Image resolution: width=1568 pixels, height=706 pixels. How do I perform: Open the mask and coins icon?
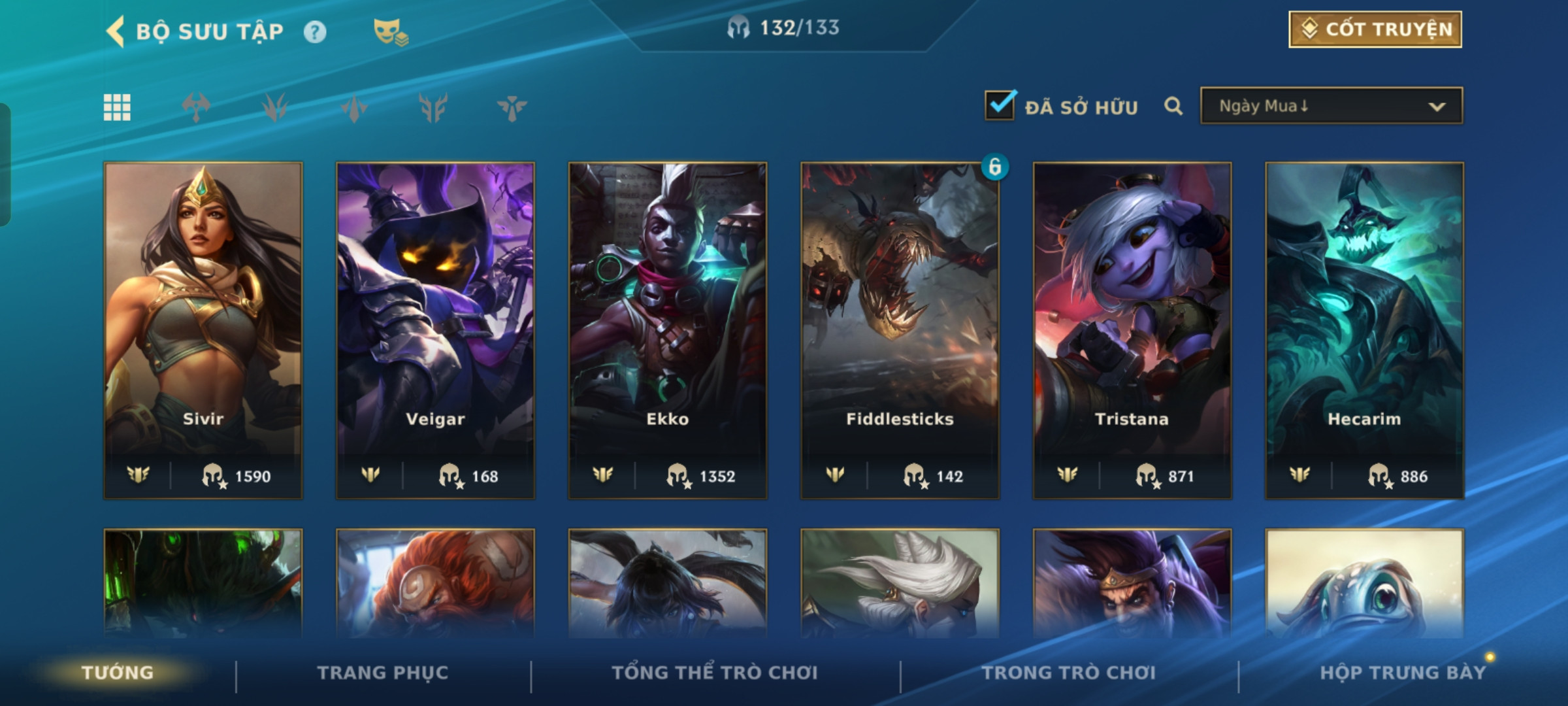pyautogui.click(x=390, y=32)
